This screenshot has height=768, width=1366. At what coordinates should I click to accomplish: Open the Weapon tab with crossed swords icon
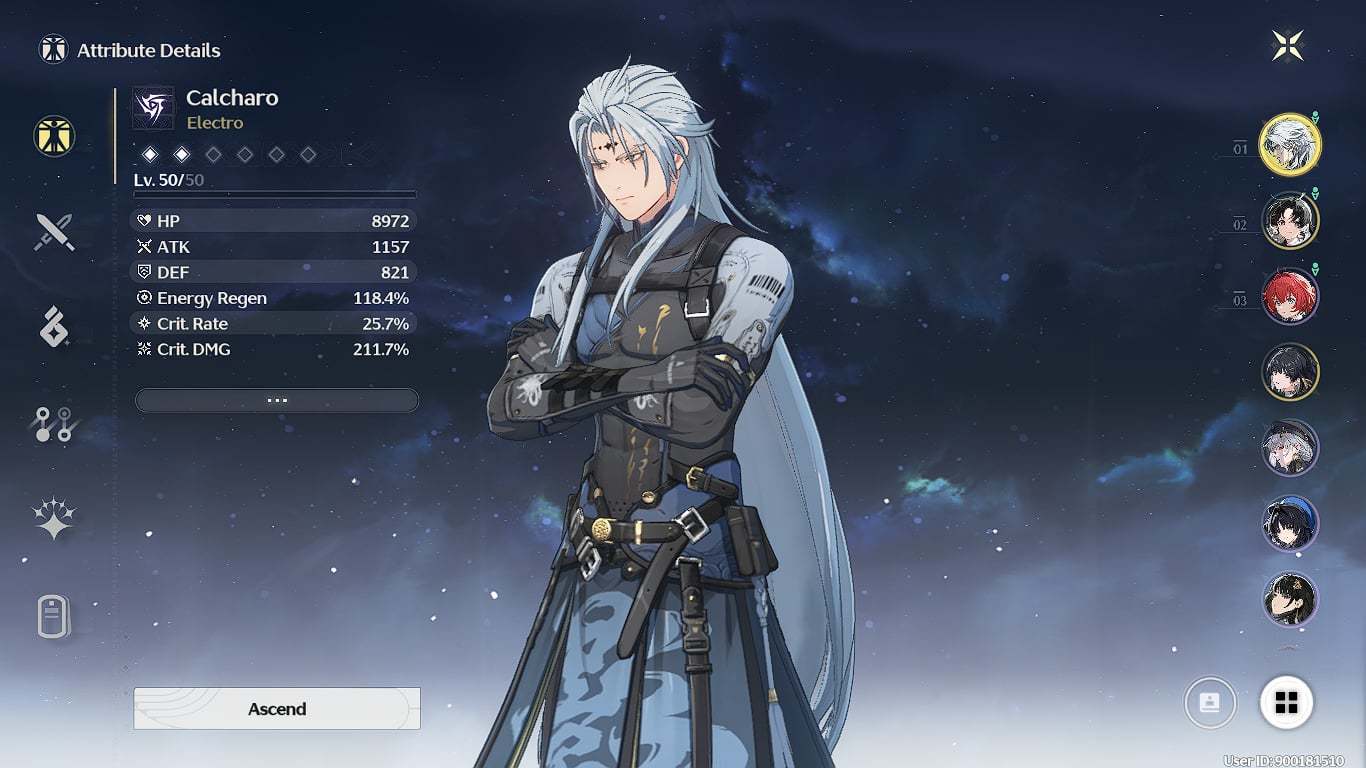pyautogui.click(x=54, y=232)
